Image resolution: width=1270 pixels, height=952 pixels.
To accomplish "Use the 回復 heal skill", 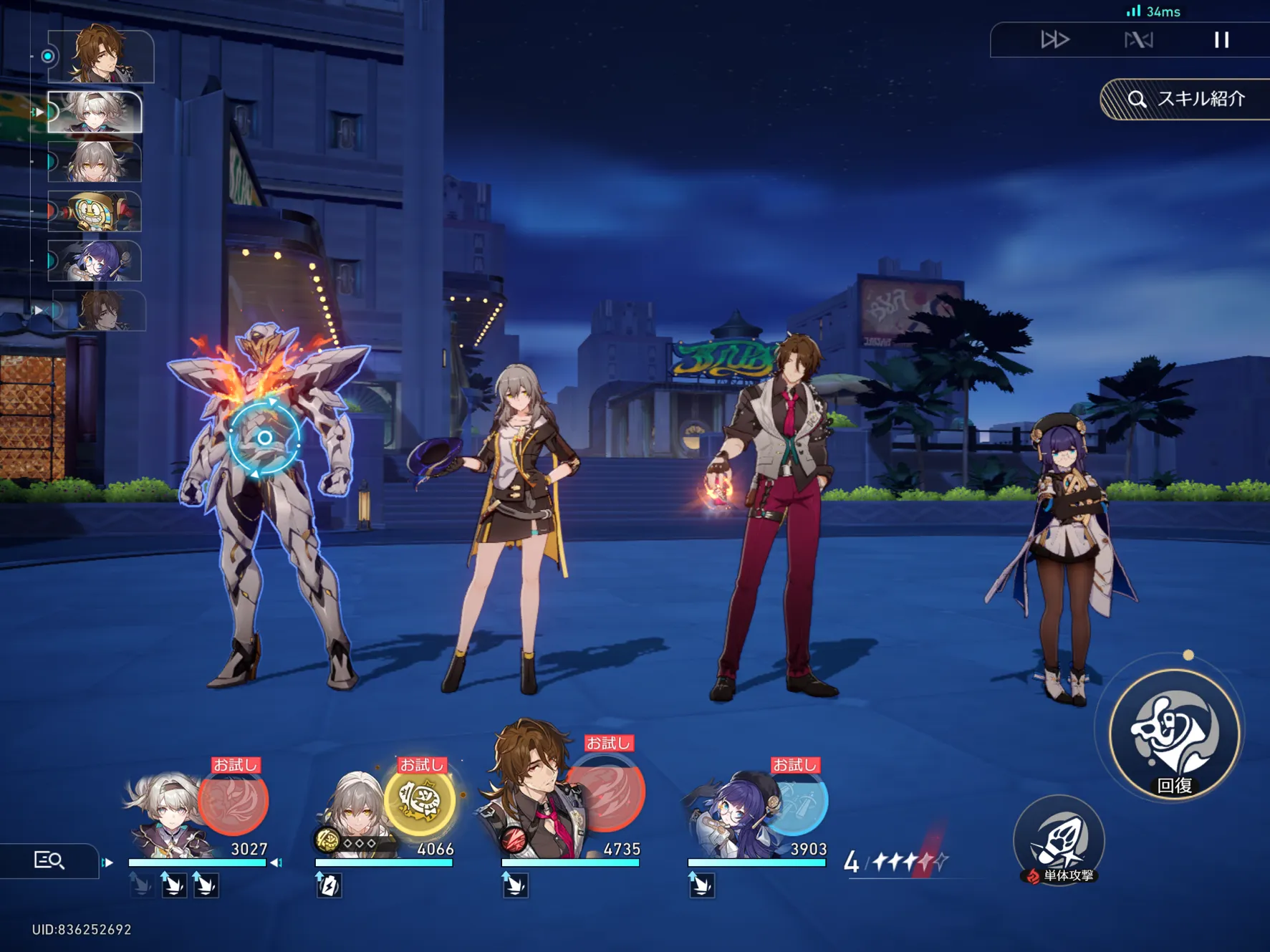I will 1175,734.
